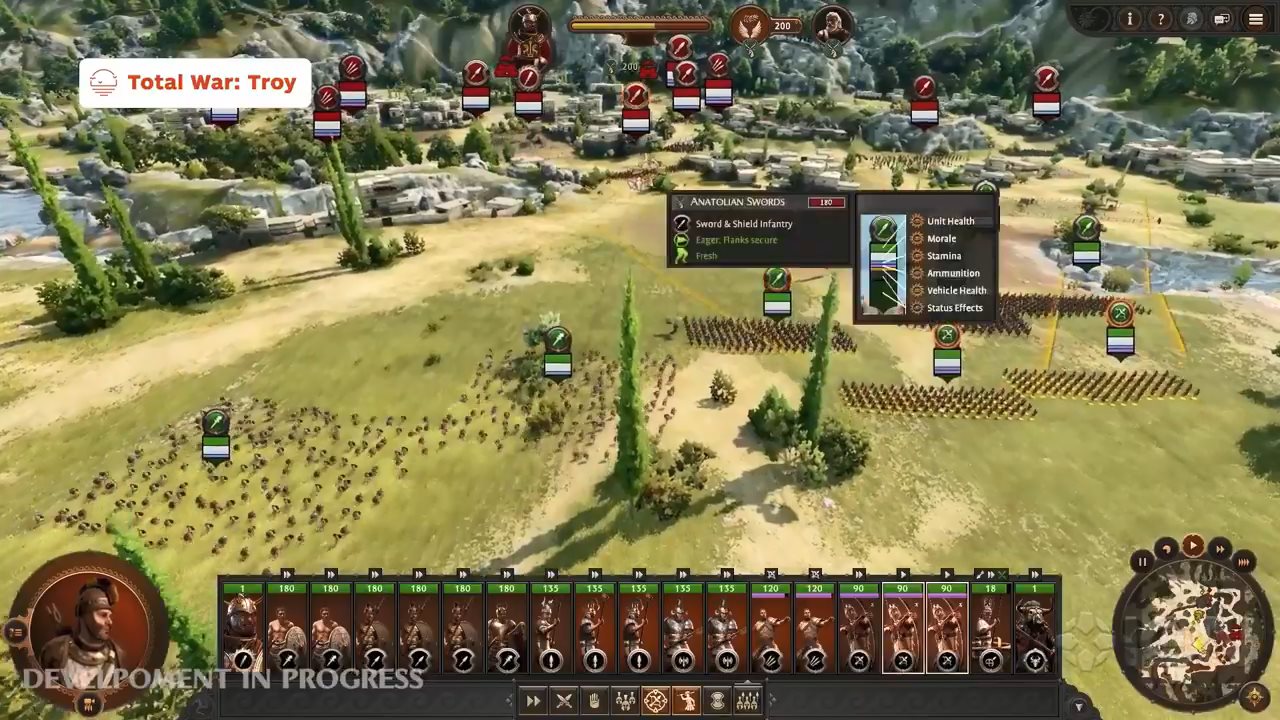
Task: Activate the crossed swords melee command
Action: click(564, 701)
